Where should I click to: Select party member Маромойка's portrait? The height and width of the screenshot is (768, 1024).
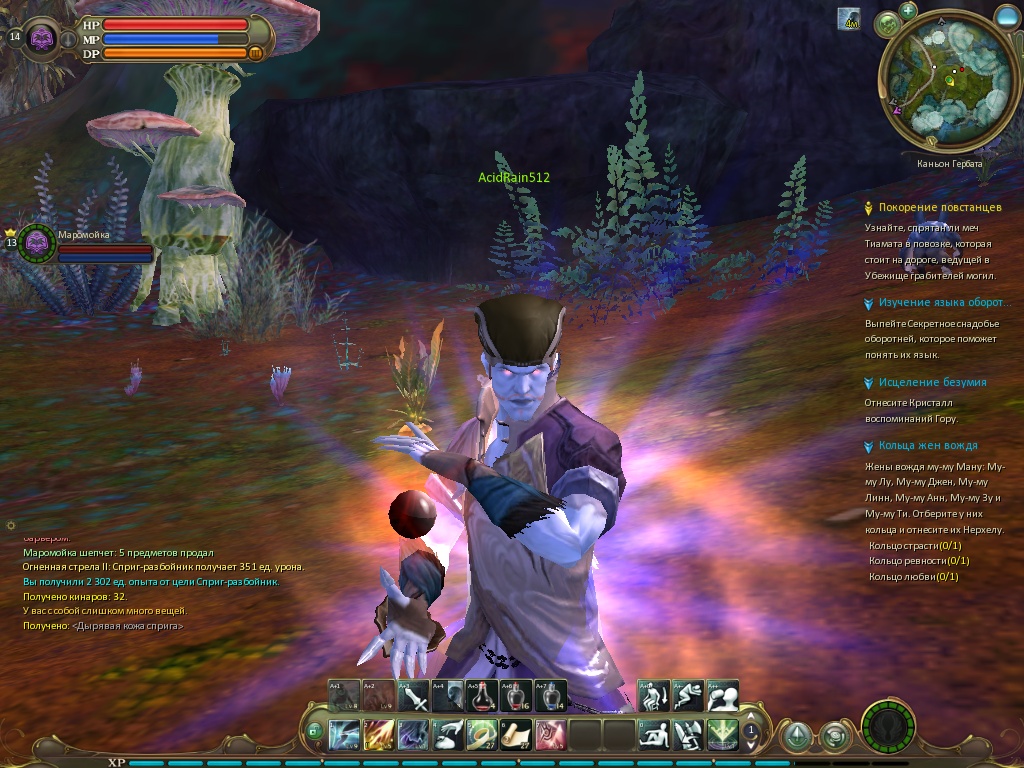38,243
